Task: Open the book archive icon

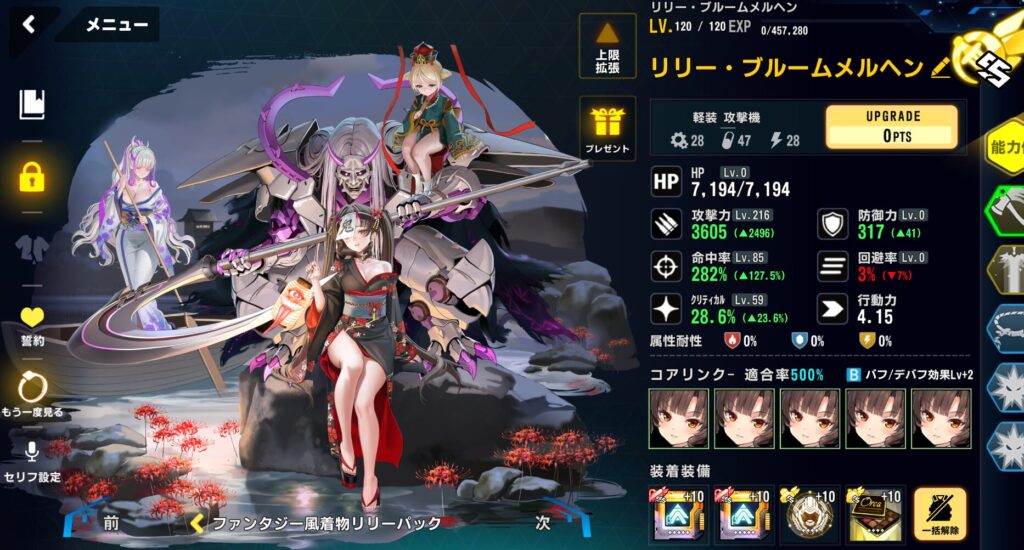Action: pos(32,104)
